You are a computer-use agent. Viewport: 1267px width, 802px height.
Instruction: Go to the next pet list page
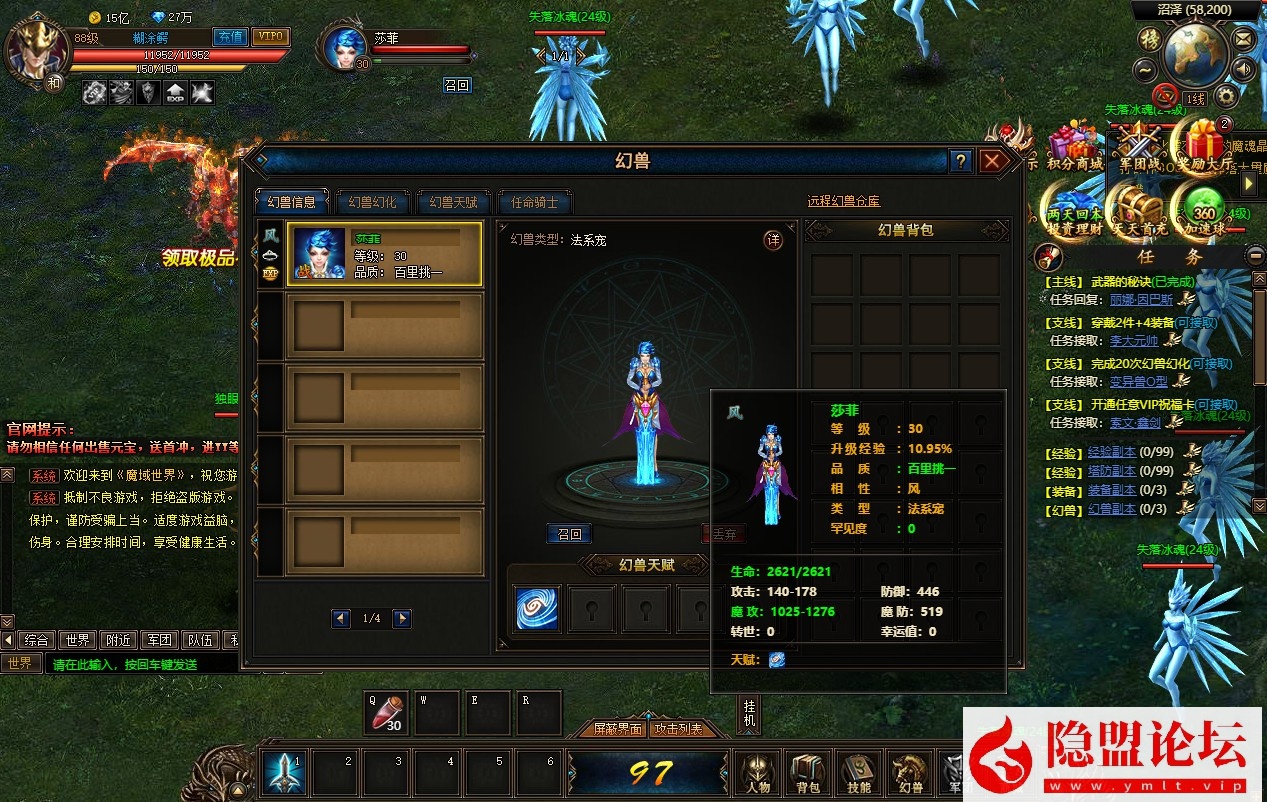(x=402, y=619)
